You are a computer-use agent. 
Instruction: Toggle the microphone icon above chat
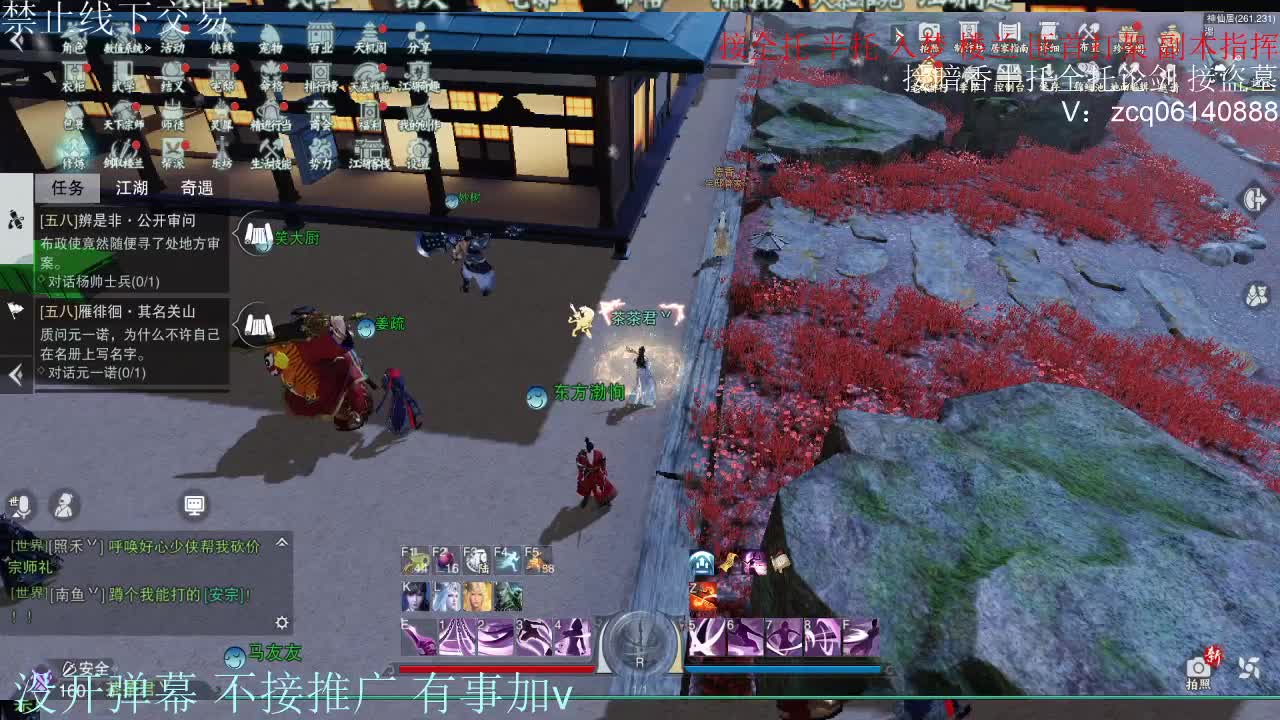point(20,503)
